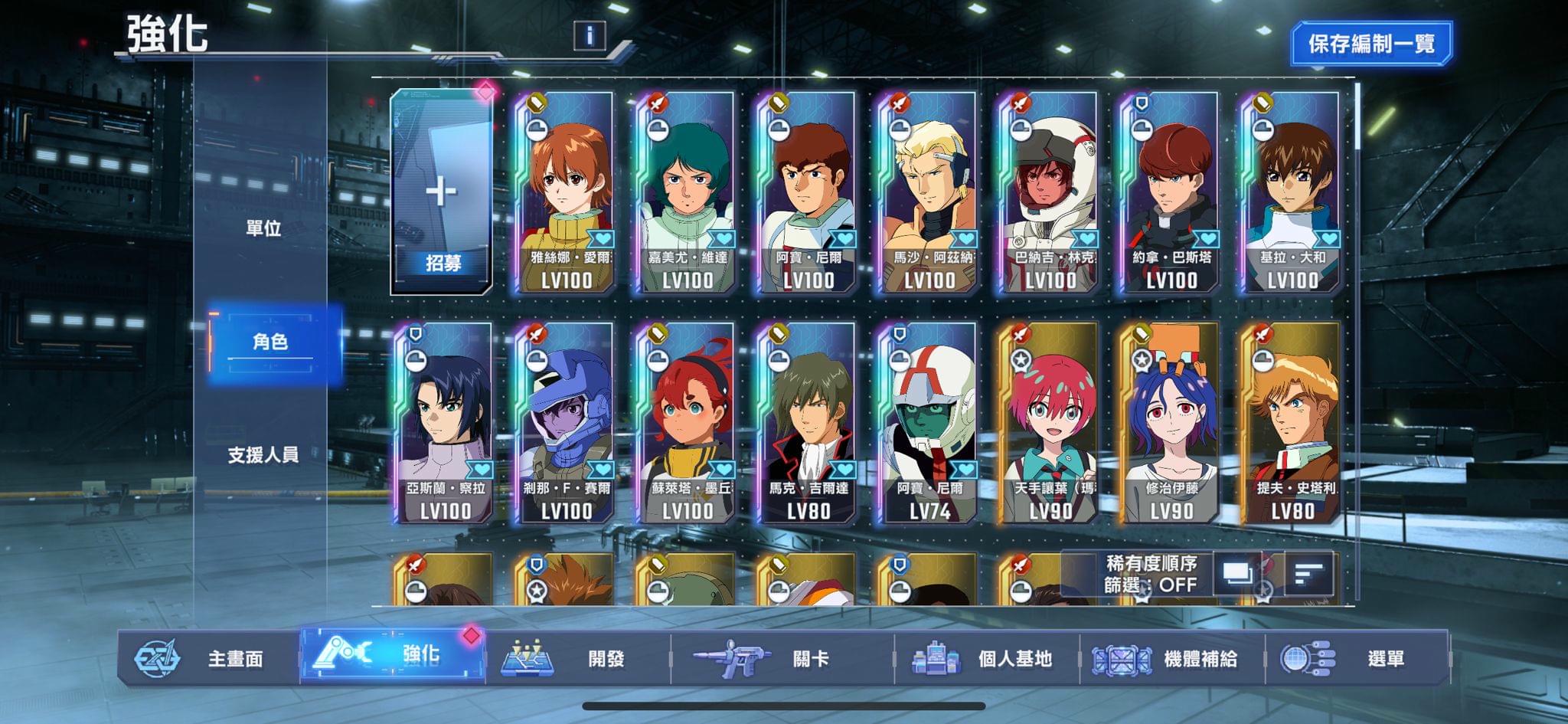Open the 招募 recruit card
Screen dimensions: 1568x724
click(442, 192)
